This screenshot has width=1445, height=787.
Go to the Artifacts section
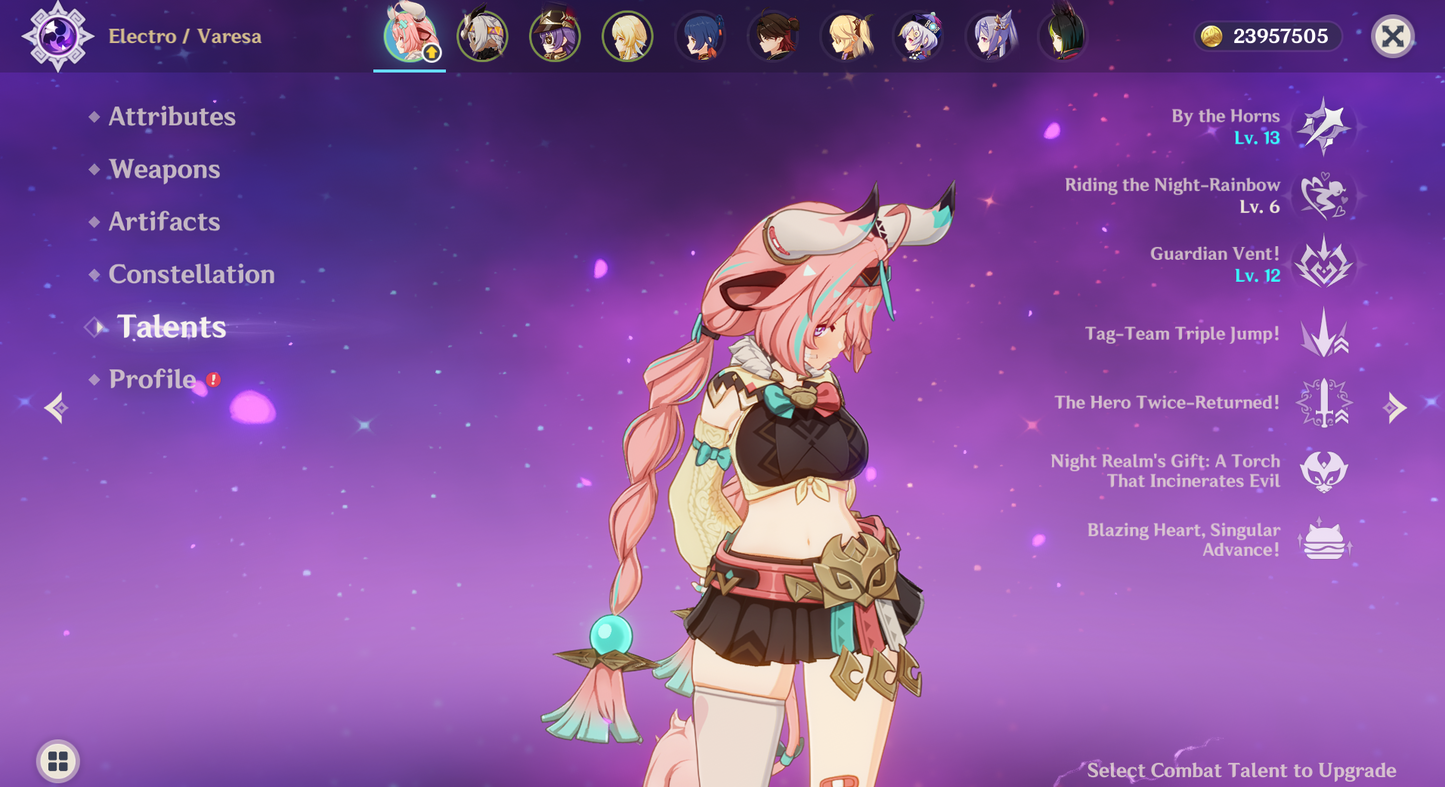(x=164, y=222)
